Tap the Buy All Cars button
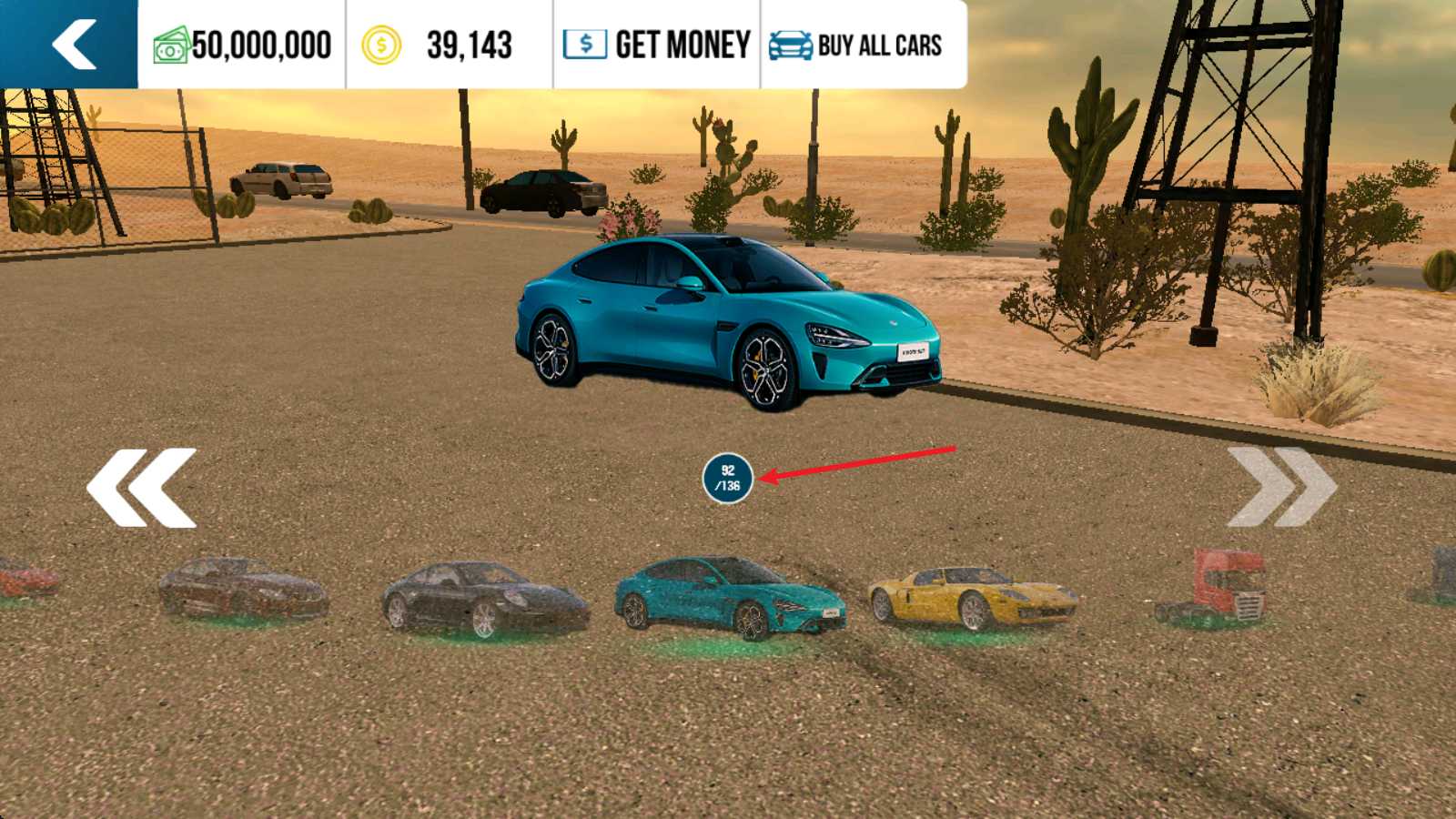Screen dimensions: 1456x819 pos(856,45)
